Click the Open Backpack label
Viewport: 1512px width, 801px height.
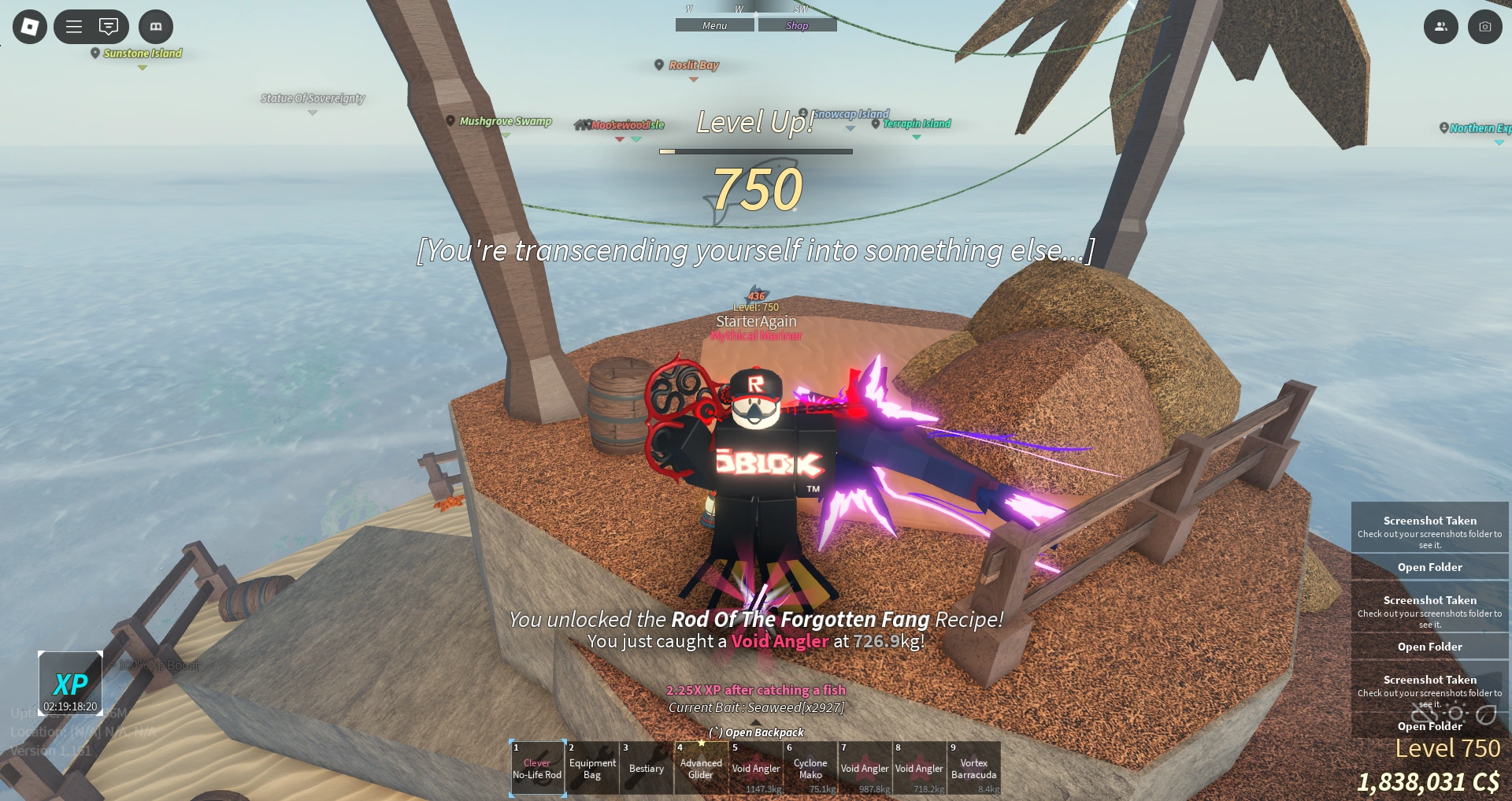756,732
